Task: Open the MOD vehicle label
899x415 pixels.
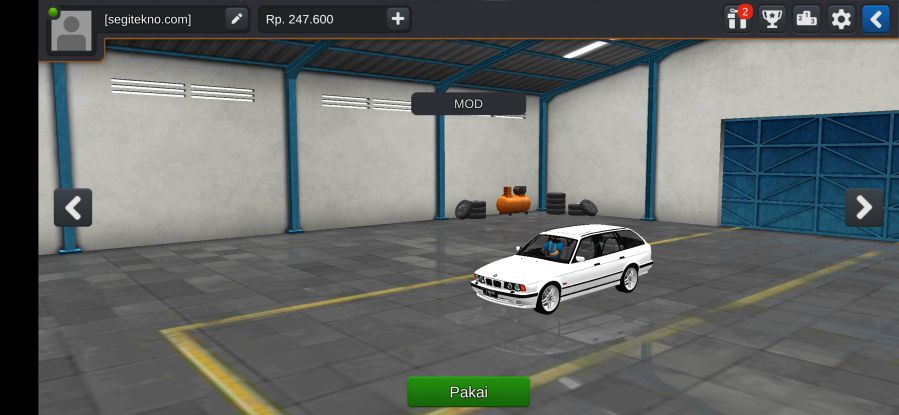Action: pyautogui.click(x=468, y=104)
